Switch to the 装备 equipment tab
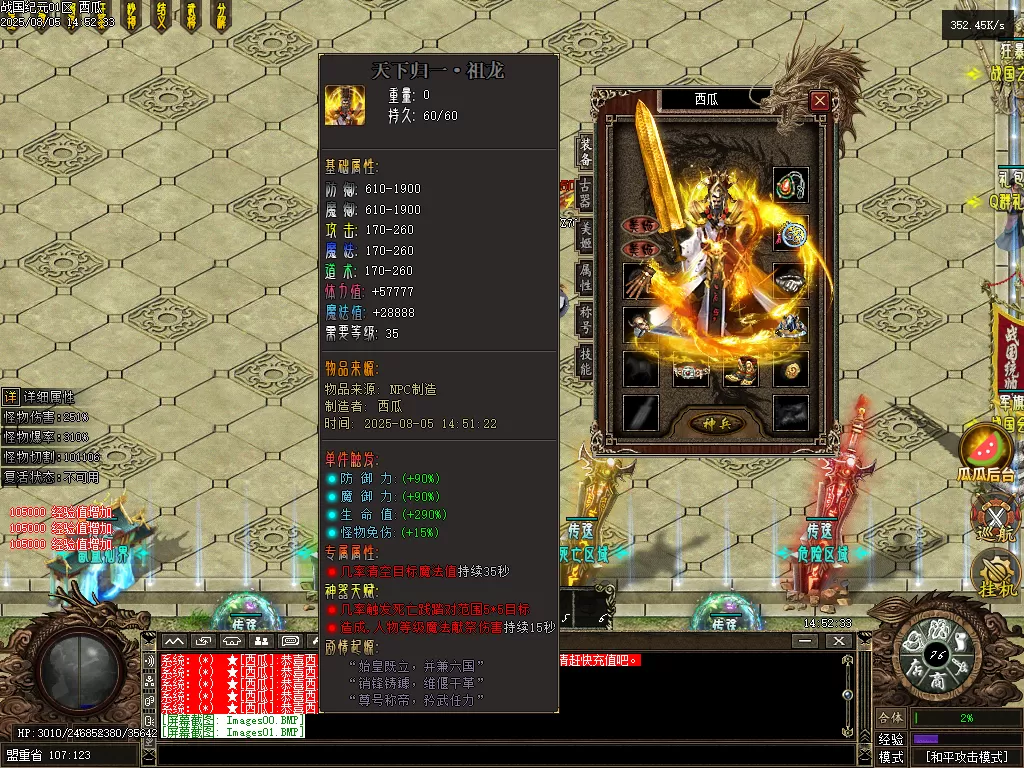Screen dimensions: 1024x768 tap(586, 151)
